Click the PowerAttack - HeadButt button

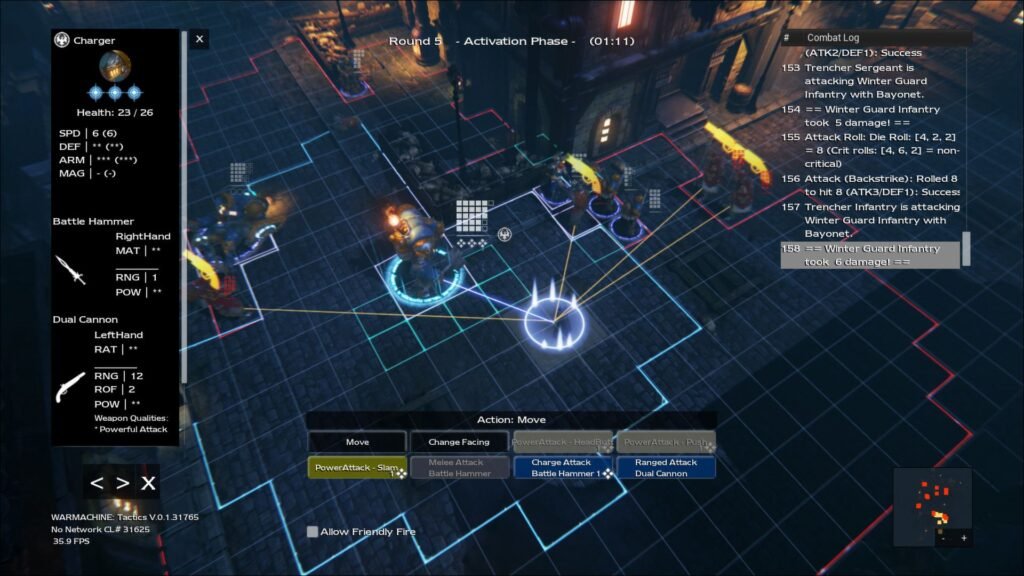pos(562,442)
